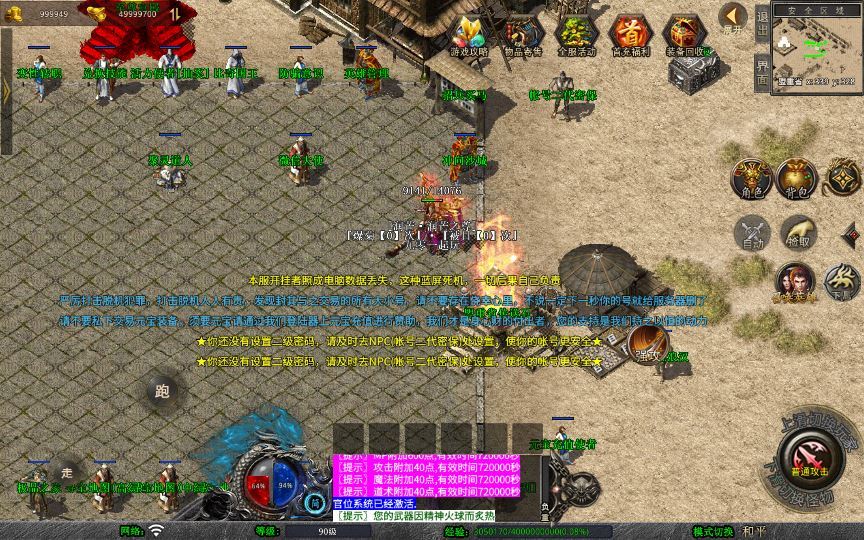Open the 首充福利 first-recharge bonus
864x540 pixels.
(x=630, y=37)
